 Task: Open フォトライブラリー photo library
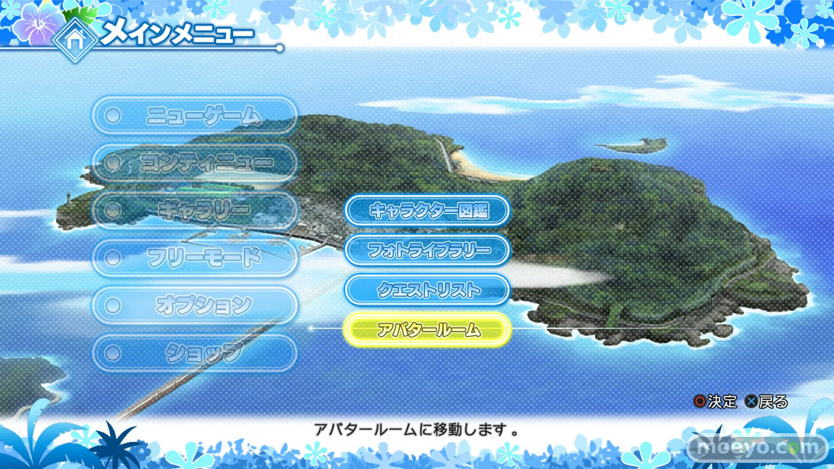pyautogui.click(x=428, y=250)
